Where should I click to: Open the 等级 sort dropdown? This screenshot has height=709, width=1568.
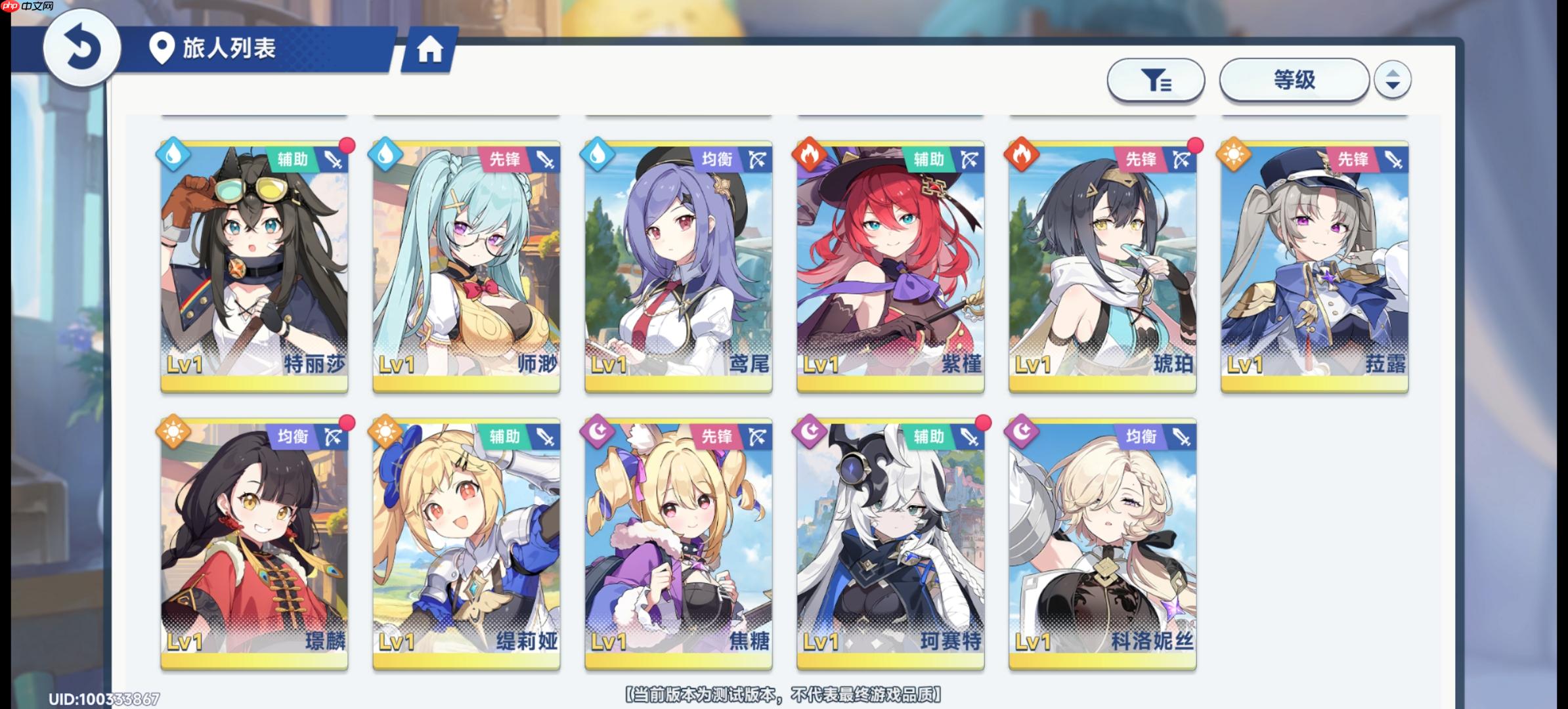[x=1294, y=81]
